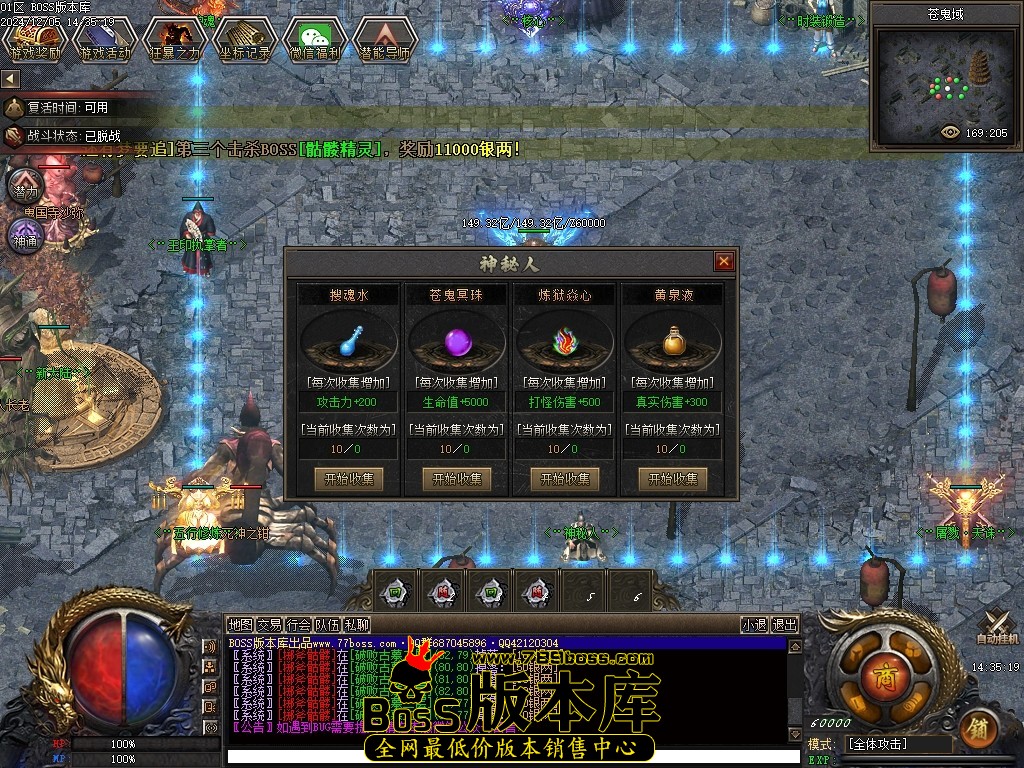Open the 潜能导师 mentor icon
The width and height of the screenshot is (1024, 768).
tap(385, 40)
